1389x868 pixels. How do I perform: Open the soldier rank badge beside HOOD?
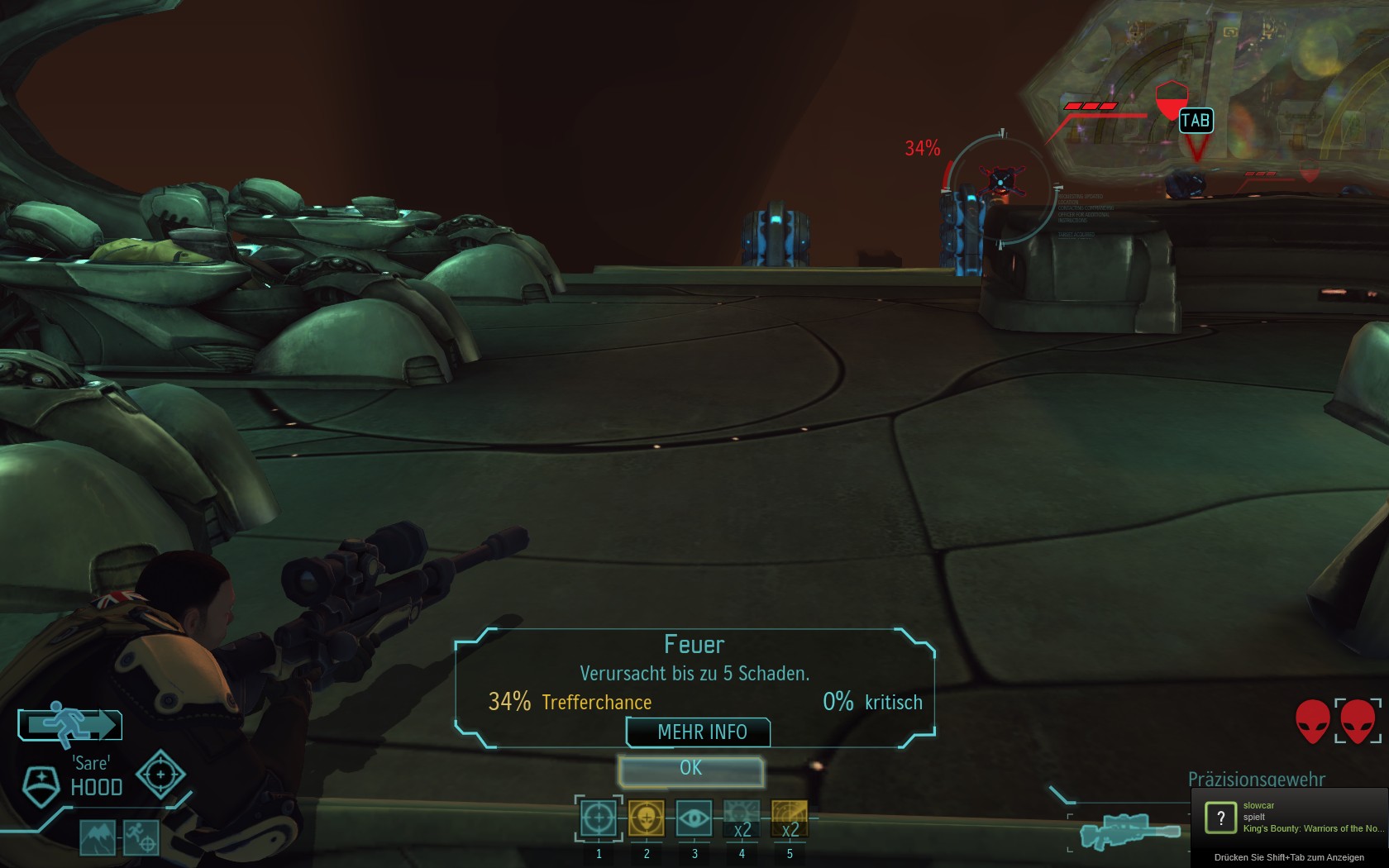click(x=41, y=785)
